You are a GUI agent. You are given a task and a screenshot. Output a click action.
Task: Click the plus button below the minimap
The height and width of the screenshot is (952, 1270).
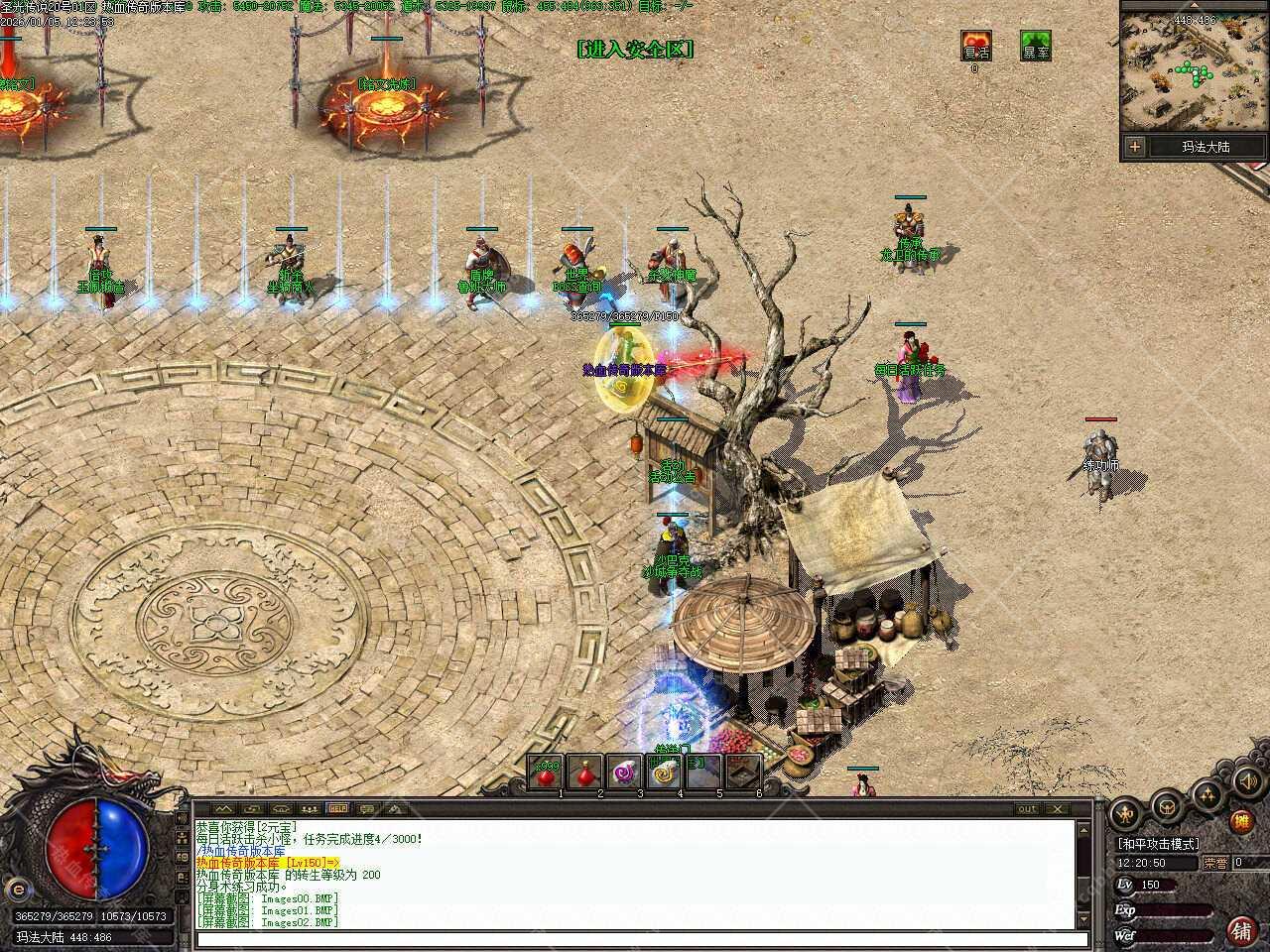(x=1135, y=147)
